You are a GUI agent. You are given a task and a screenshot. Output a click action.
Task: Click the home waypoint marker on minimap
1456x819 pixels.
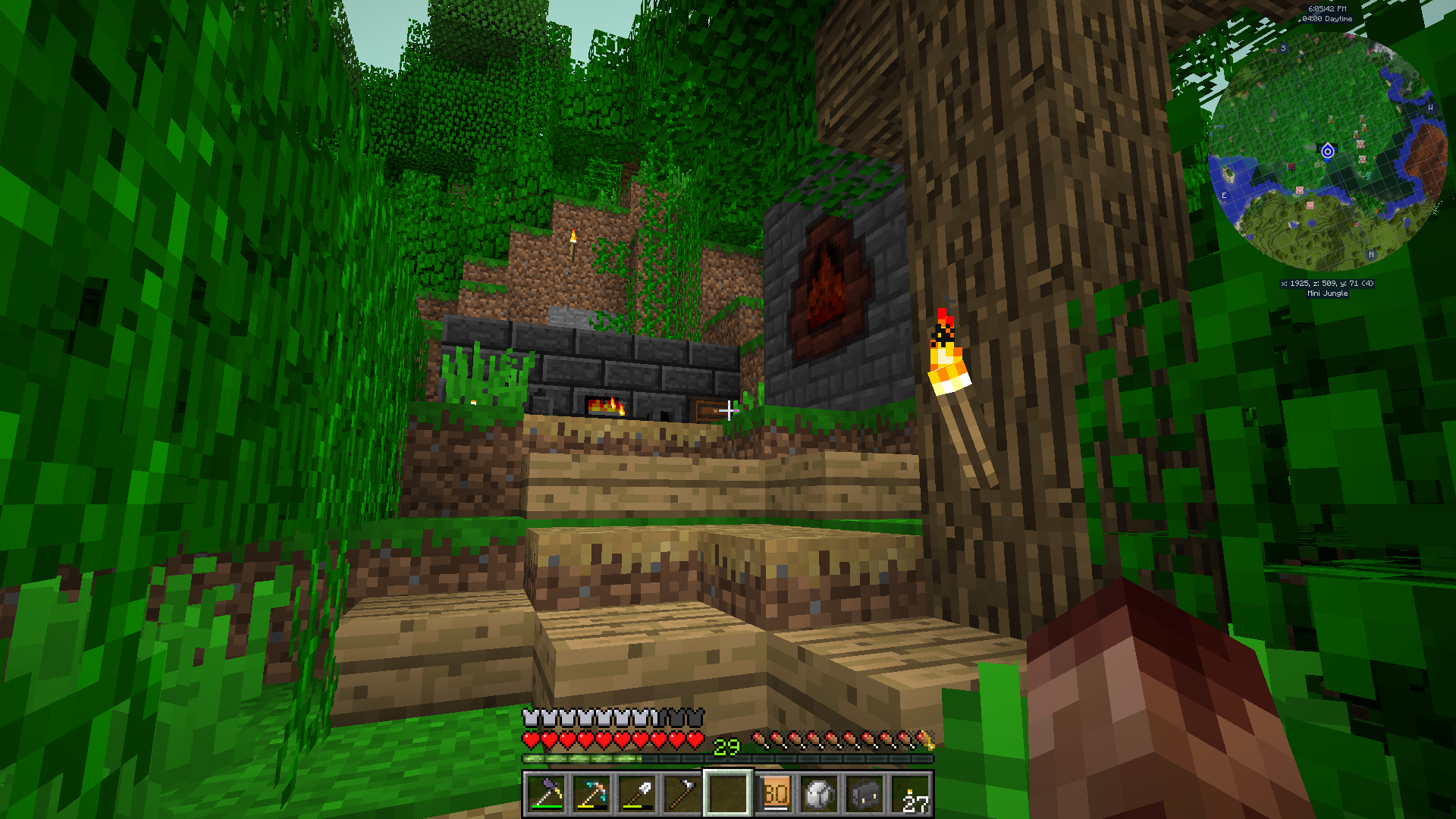click(x=1327, y=152)
